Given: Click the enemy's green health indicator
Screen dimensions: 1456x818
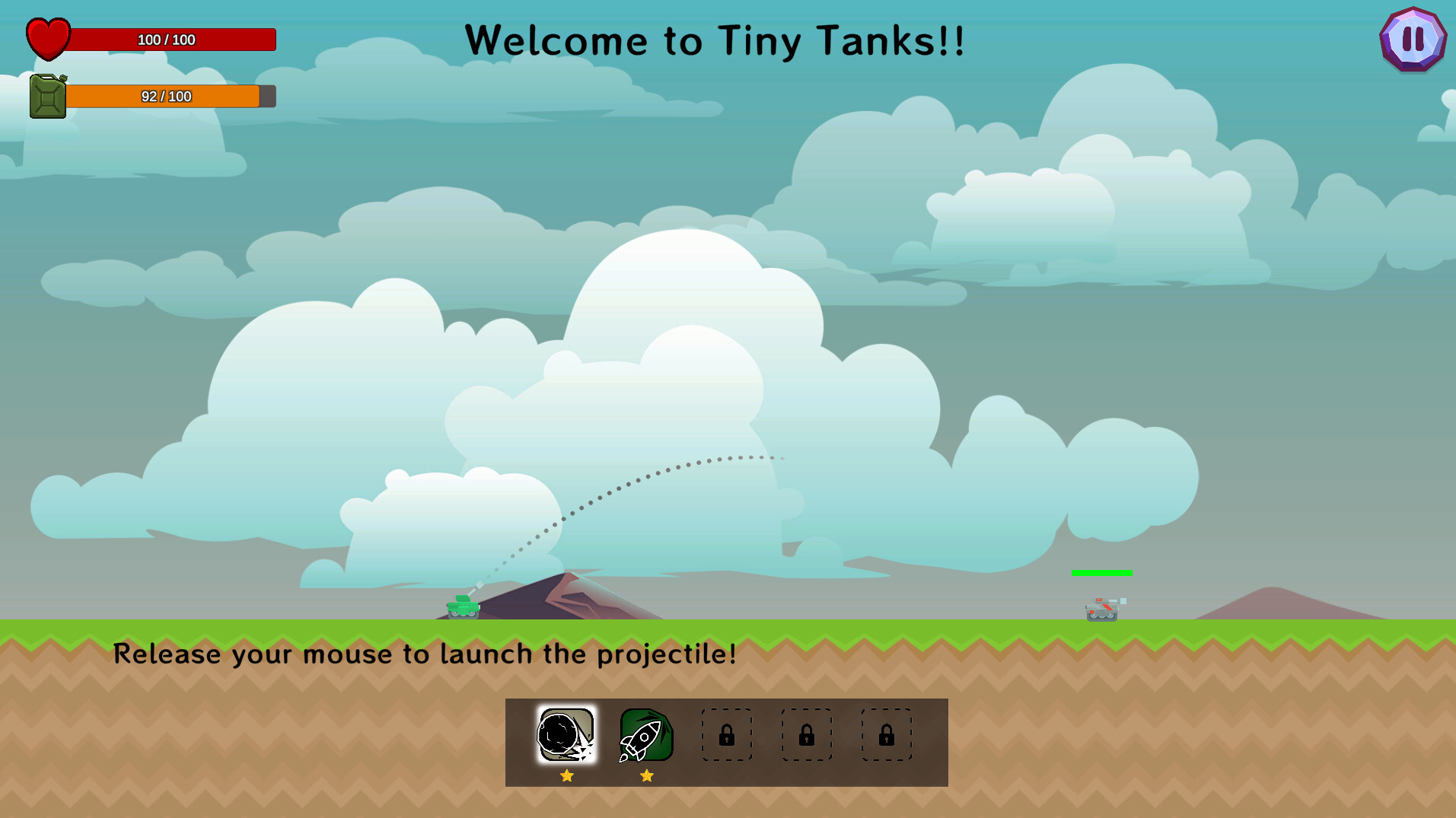Looking at the screenshot, I should [x=1101, y=572].
